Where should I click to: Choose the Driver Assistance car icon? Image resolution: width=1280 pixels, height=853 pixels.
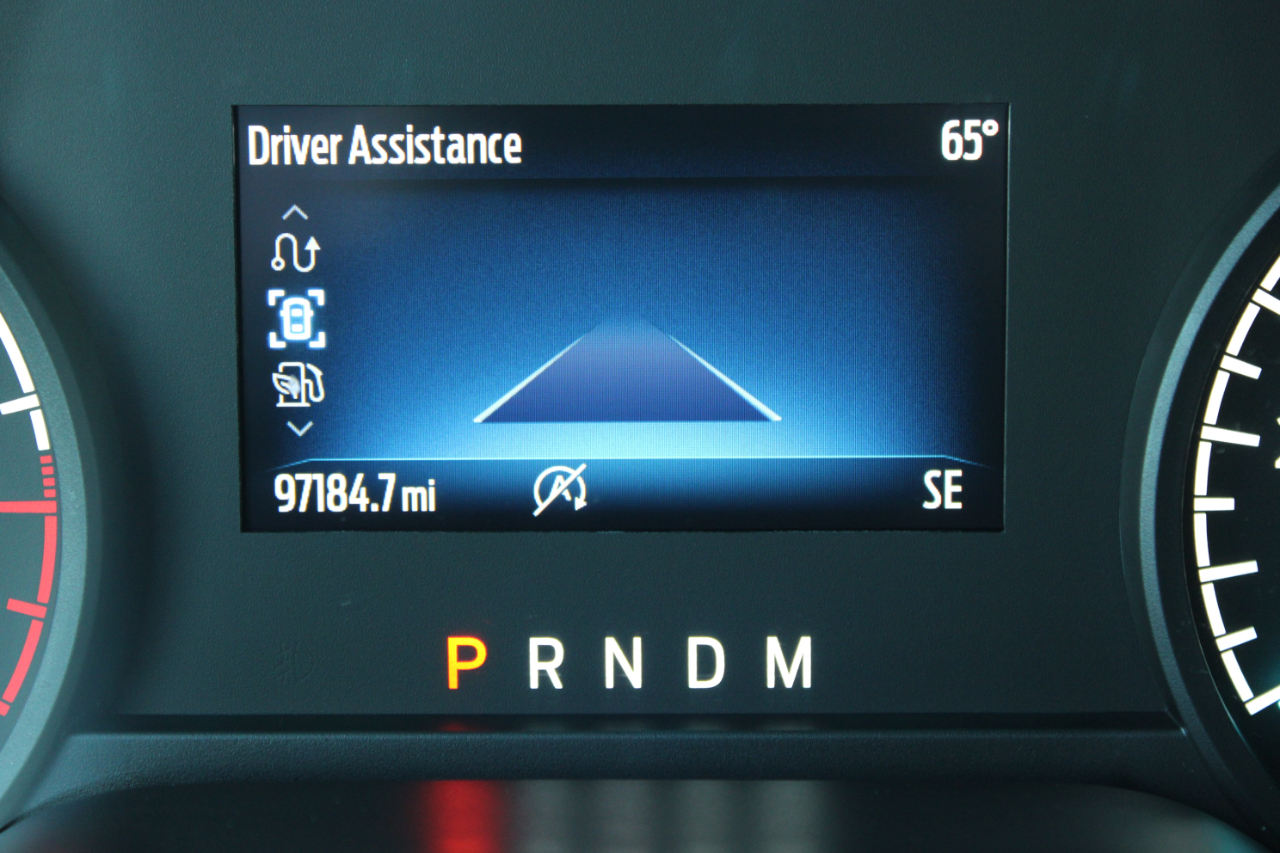tap(297, 319)
